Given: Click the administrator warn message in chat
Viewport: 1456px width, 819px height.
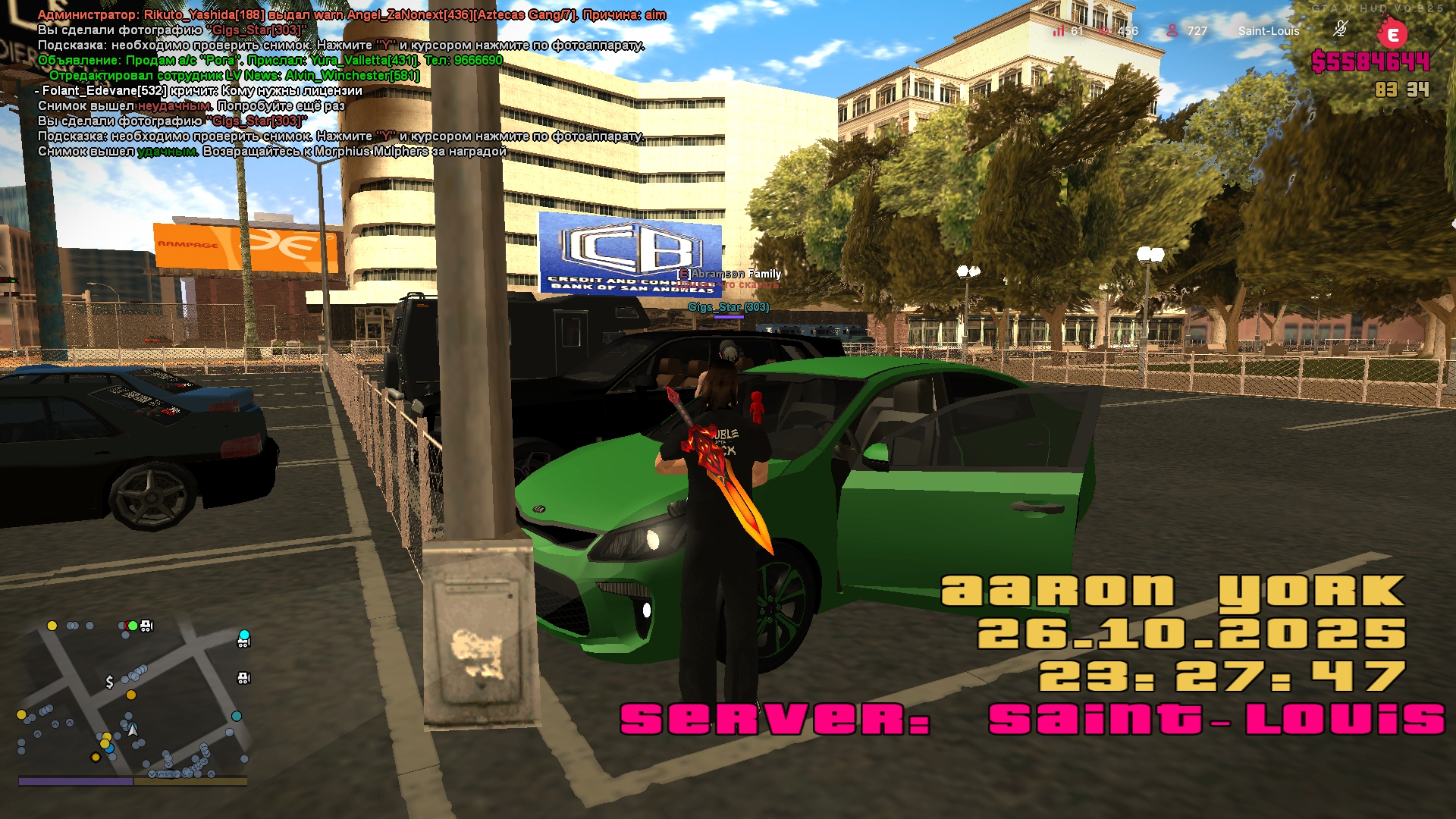Looking at the screenshot, I should point(352,15).
